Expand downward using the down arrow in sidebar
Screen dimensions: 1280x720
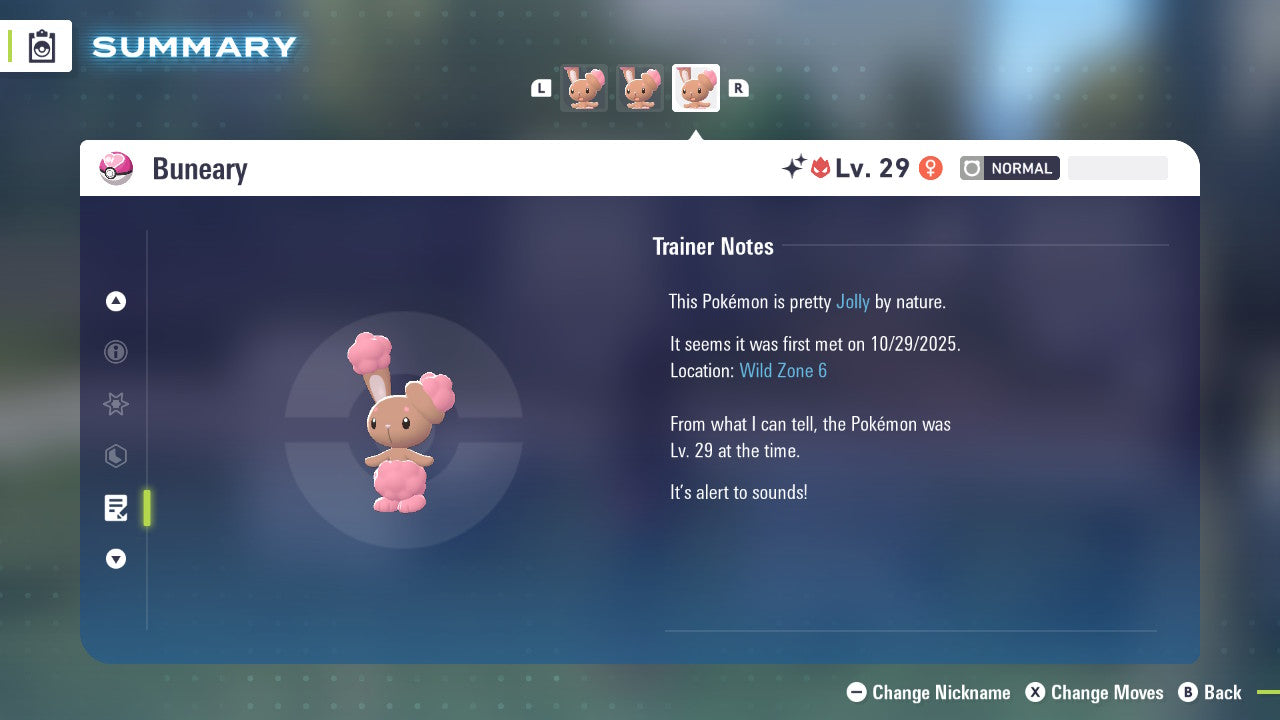pyautogui.click(x=115, y=559)
